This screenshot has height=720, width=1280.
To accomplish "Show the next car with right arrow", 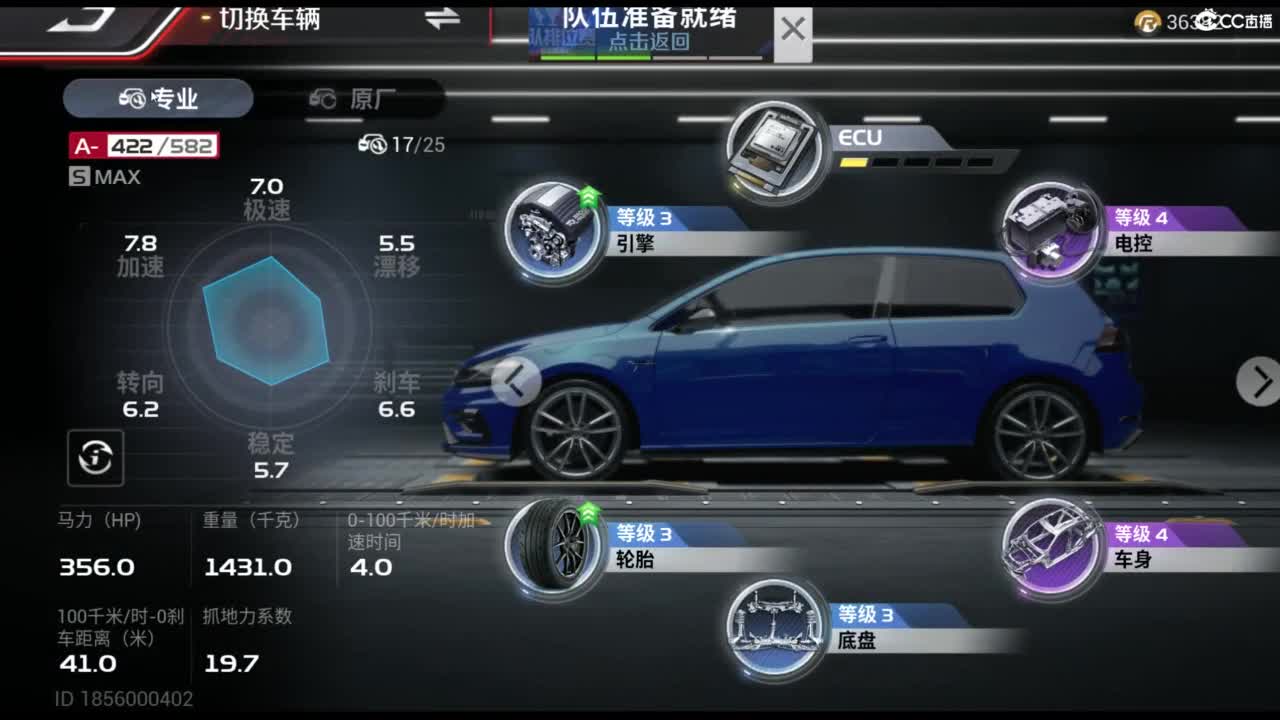I will (x=1259, y=381).
